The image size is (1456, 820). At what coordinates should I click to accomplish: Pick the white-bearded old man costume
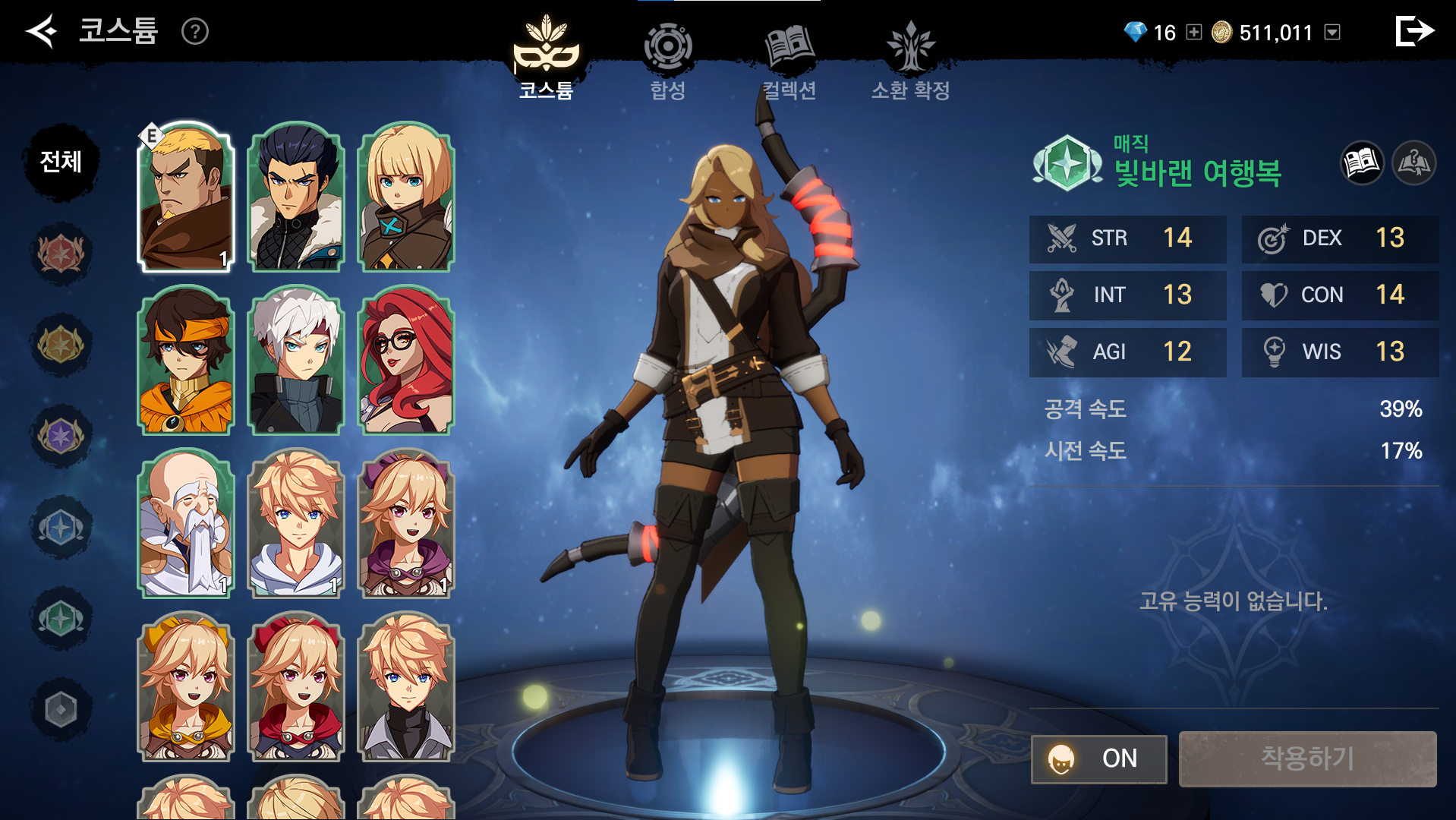186,524
